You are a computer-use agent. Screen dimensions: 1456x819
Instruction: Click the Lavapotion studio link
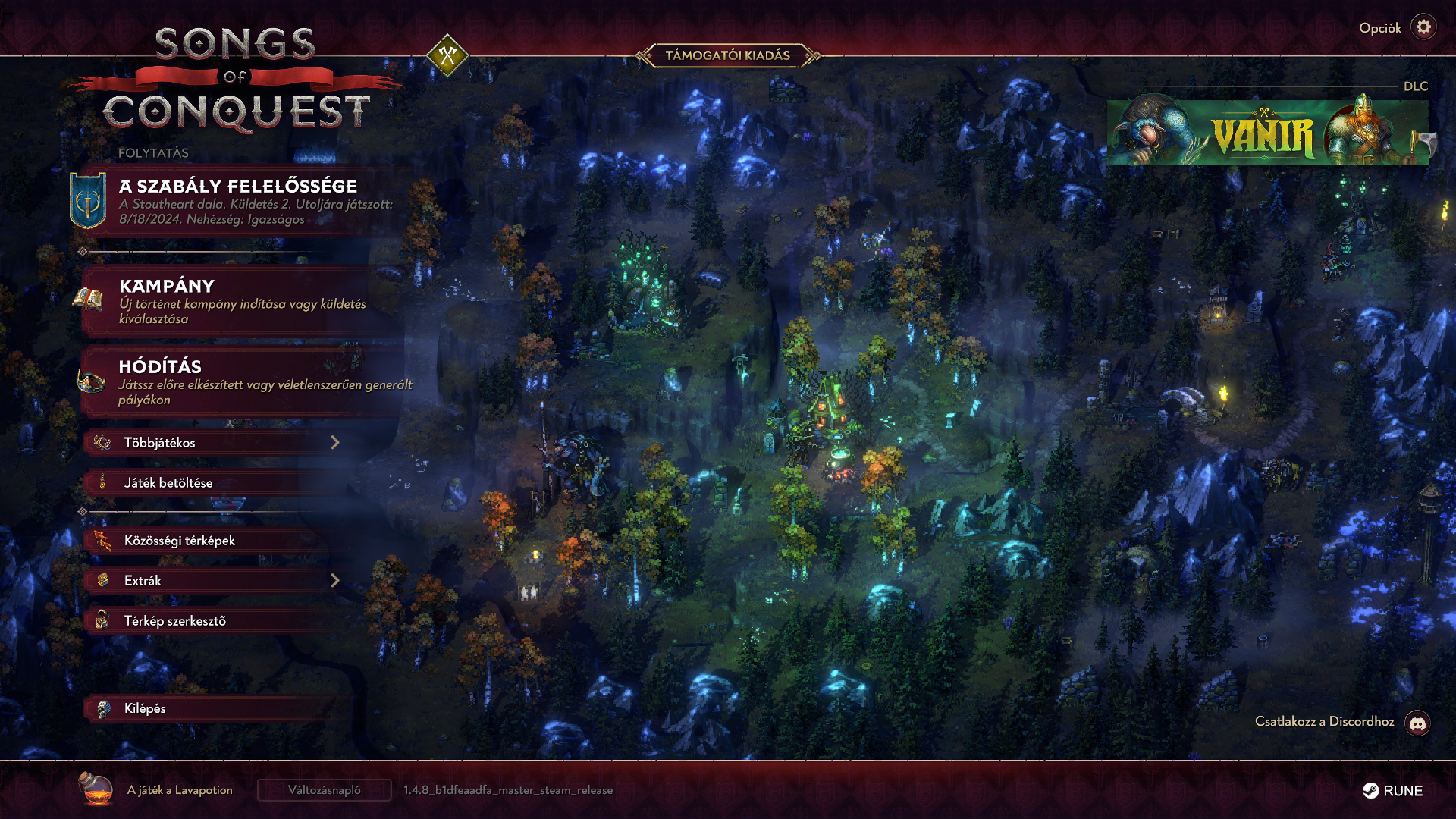179,790
